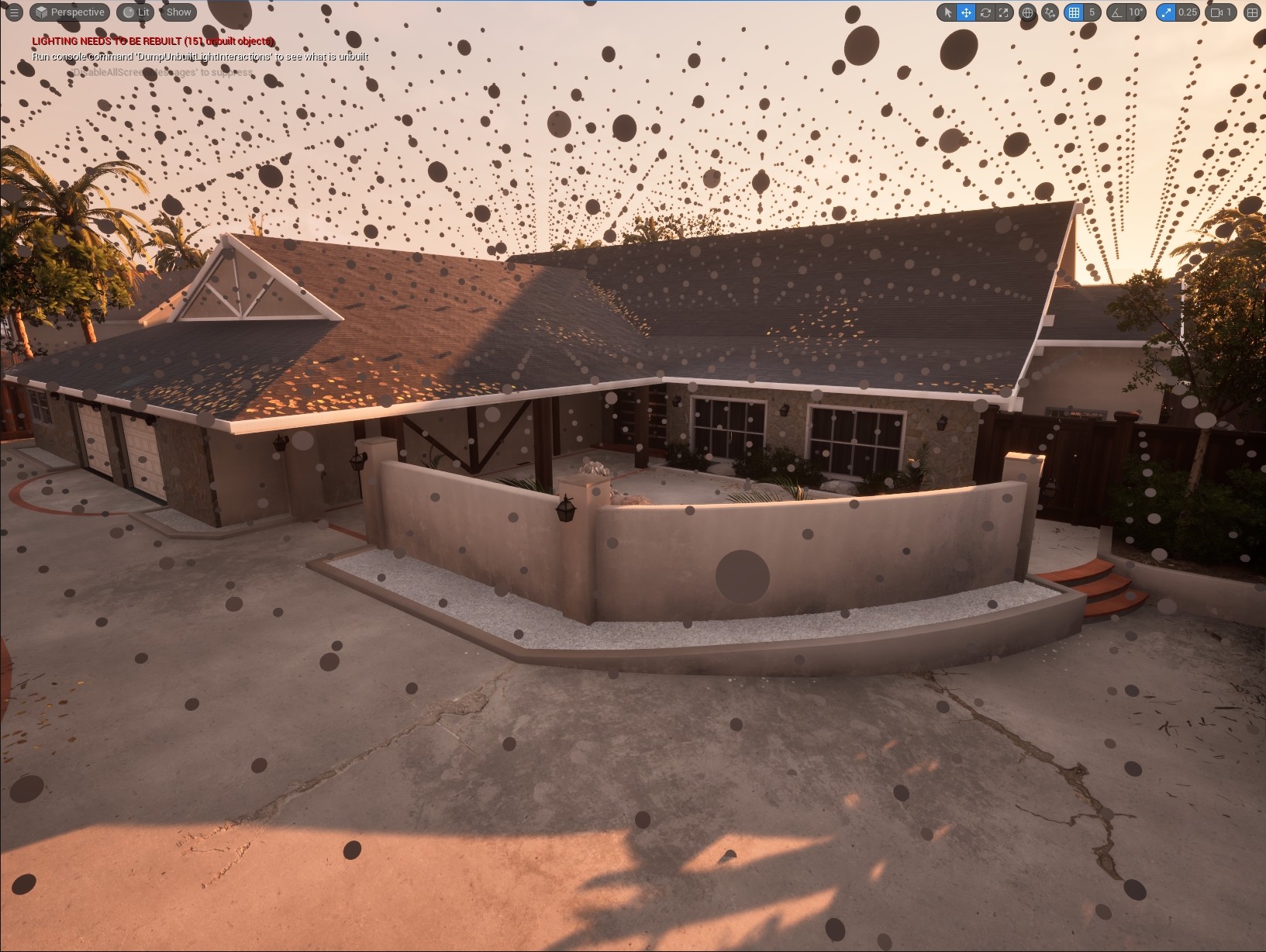Switch to the standard Select tool arrow

pos(948,12)
